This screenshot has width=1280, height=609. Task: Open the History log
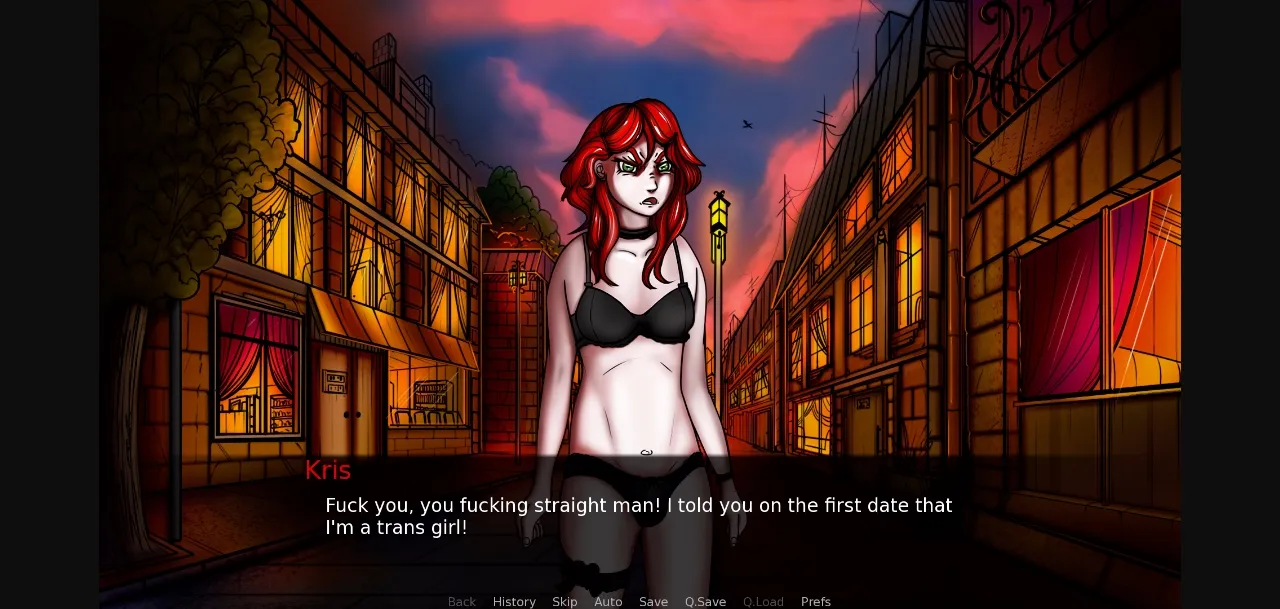click(514, 601)
